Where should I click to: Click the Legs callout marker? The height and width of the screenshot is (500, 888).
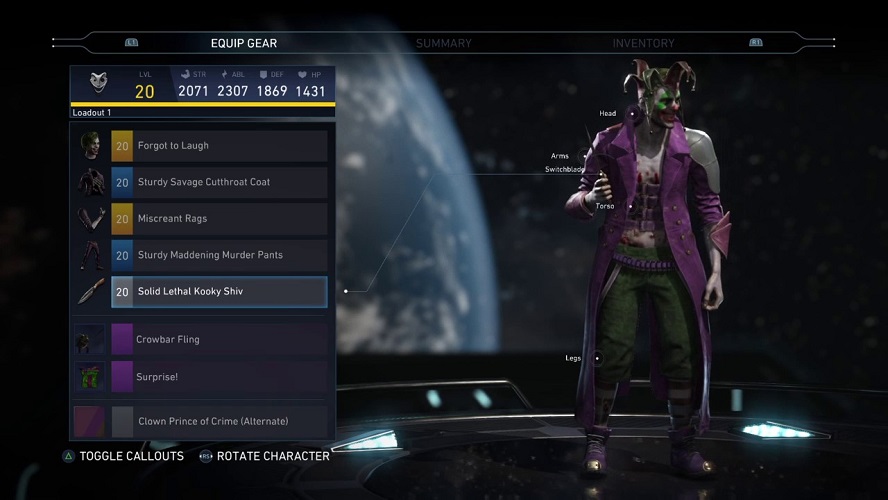tap(597, 358)
